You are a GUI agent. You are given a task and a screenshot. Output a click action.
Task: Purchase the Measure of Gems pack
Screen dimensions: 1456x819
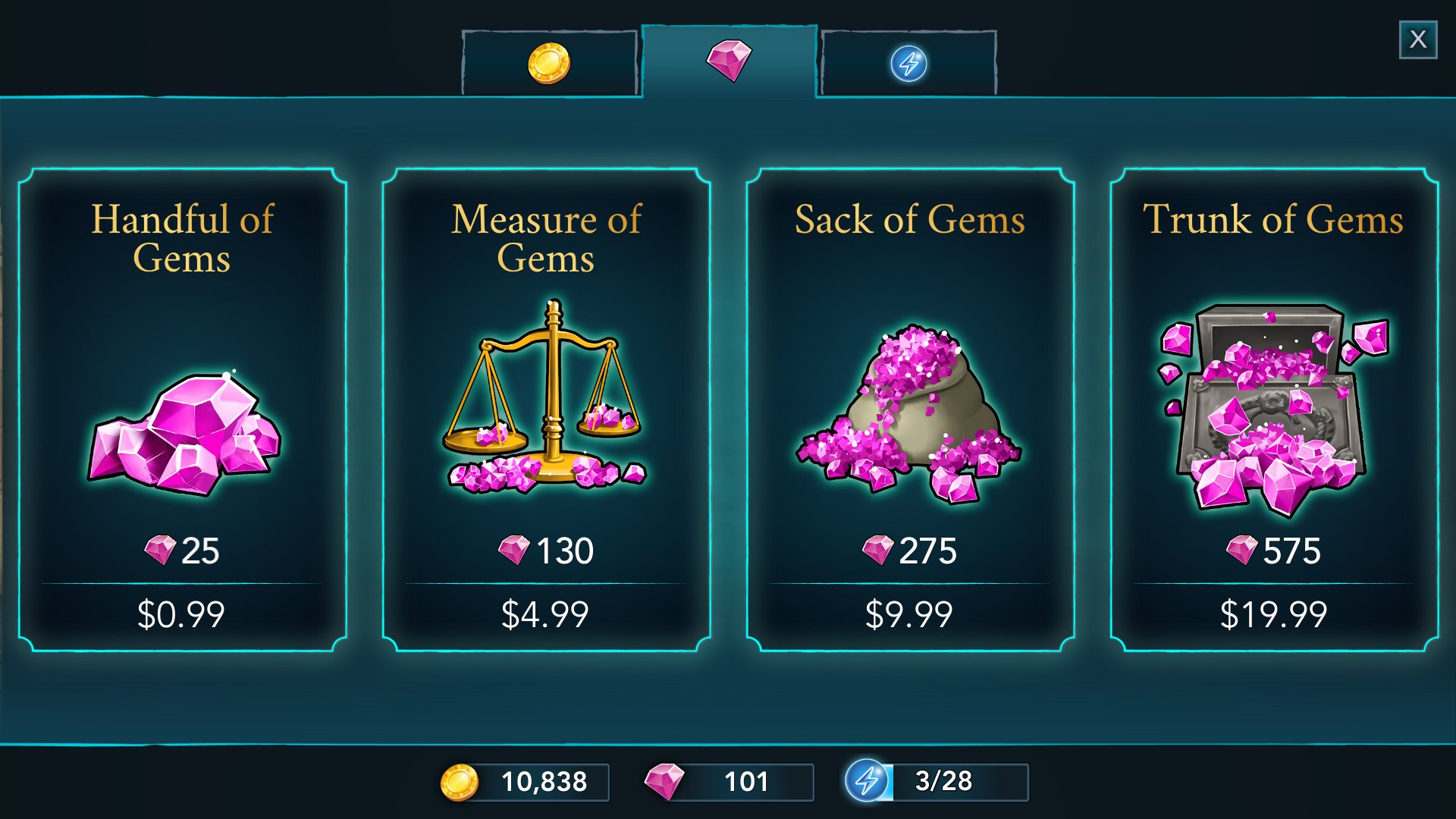pyautogui.click(x=546, y=409)
